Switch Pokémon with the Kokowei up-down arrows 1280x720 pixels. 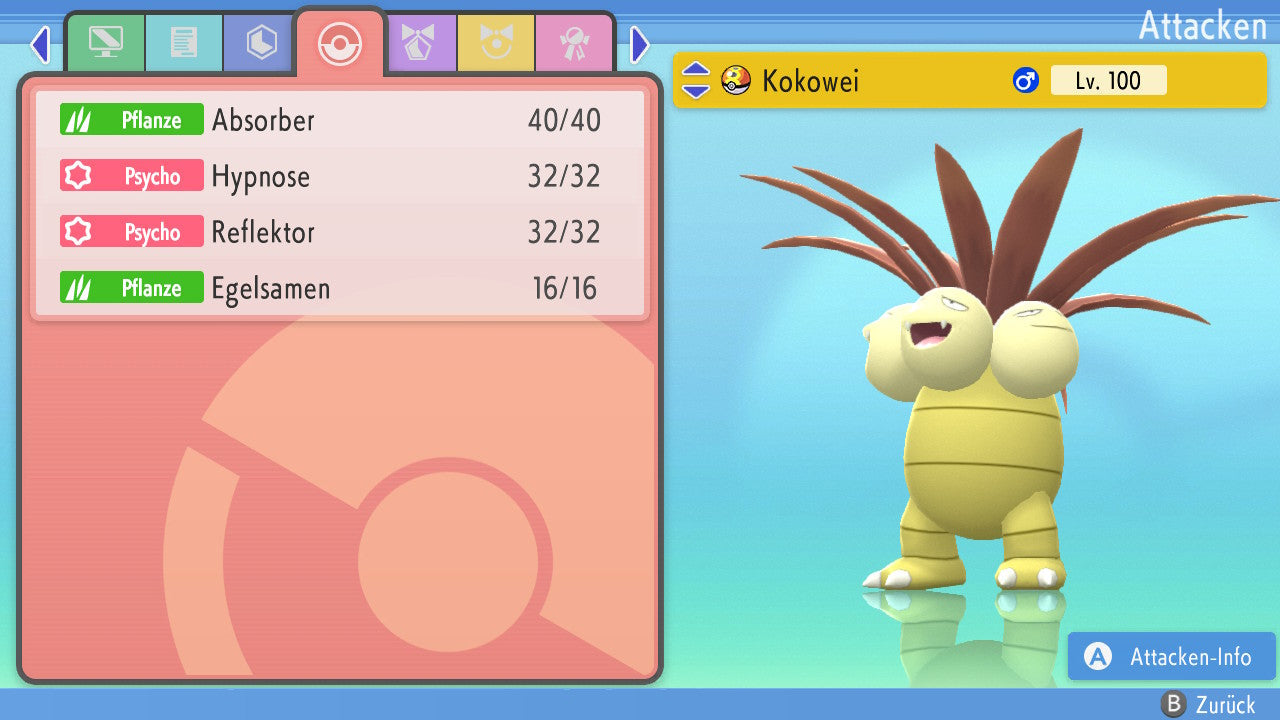[695, 80]
